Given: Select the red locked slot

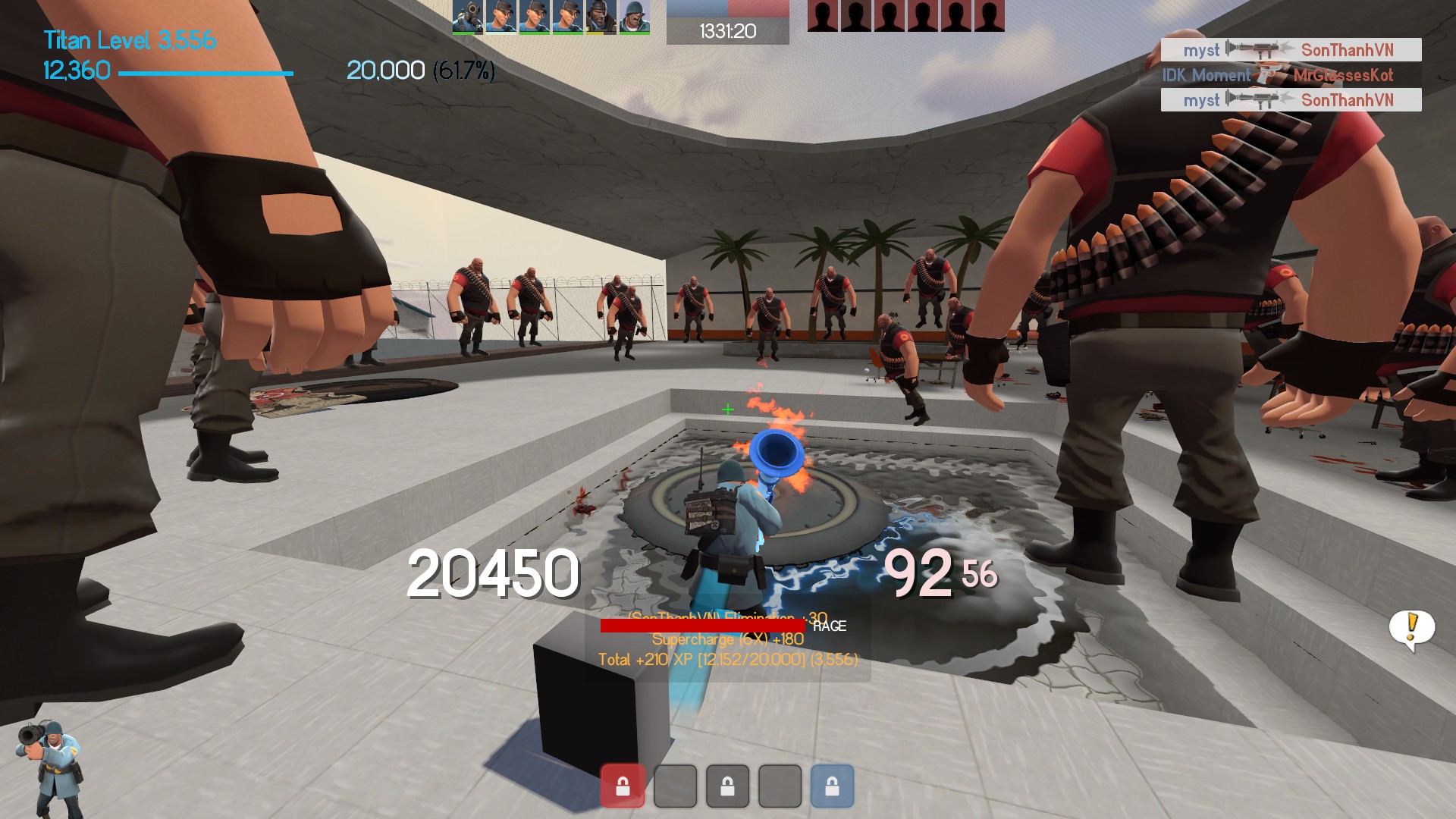Looking at the screenshot, I should [622, 786].
